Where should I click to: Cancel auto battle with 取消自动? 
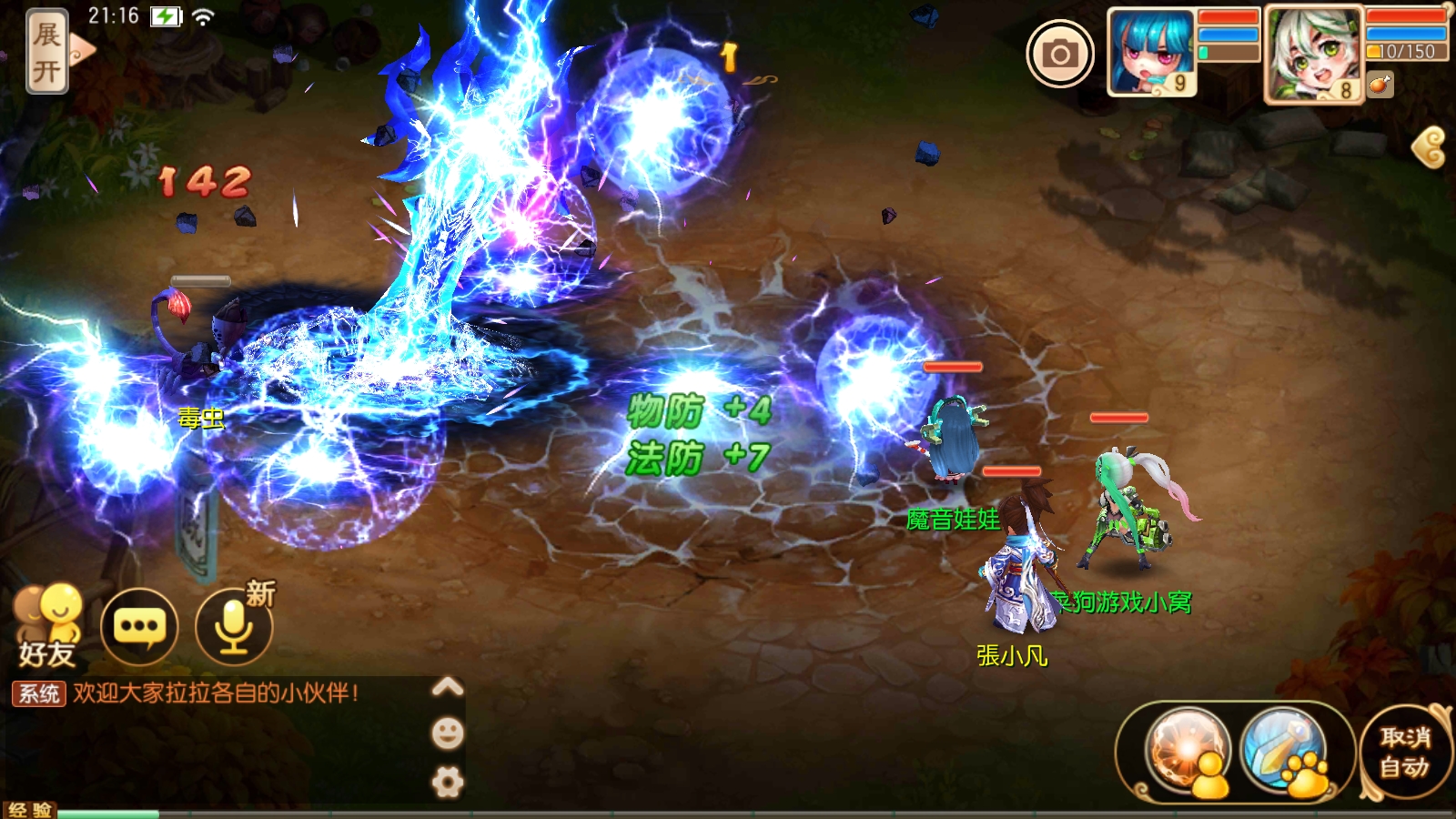(1404, 752)
